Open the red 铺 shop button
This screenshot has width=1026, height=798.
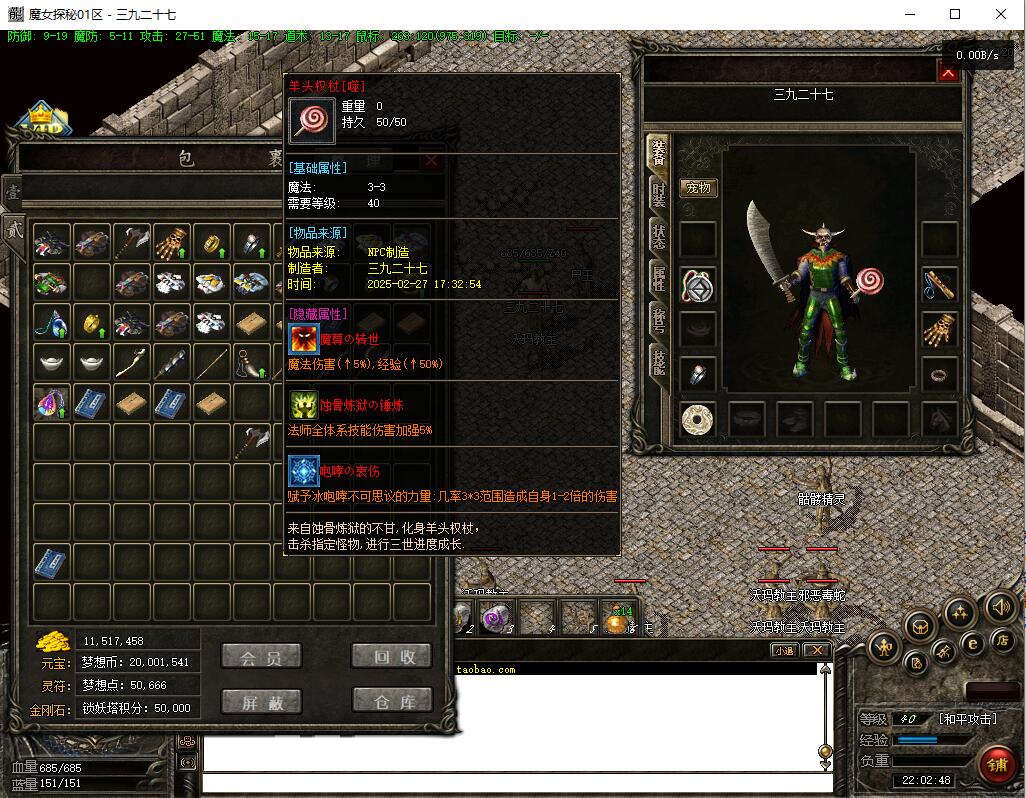(x=996, y=765)
